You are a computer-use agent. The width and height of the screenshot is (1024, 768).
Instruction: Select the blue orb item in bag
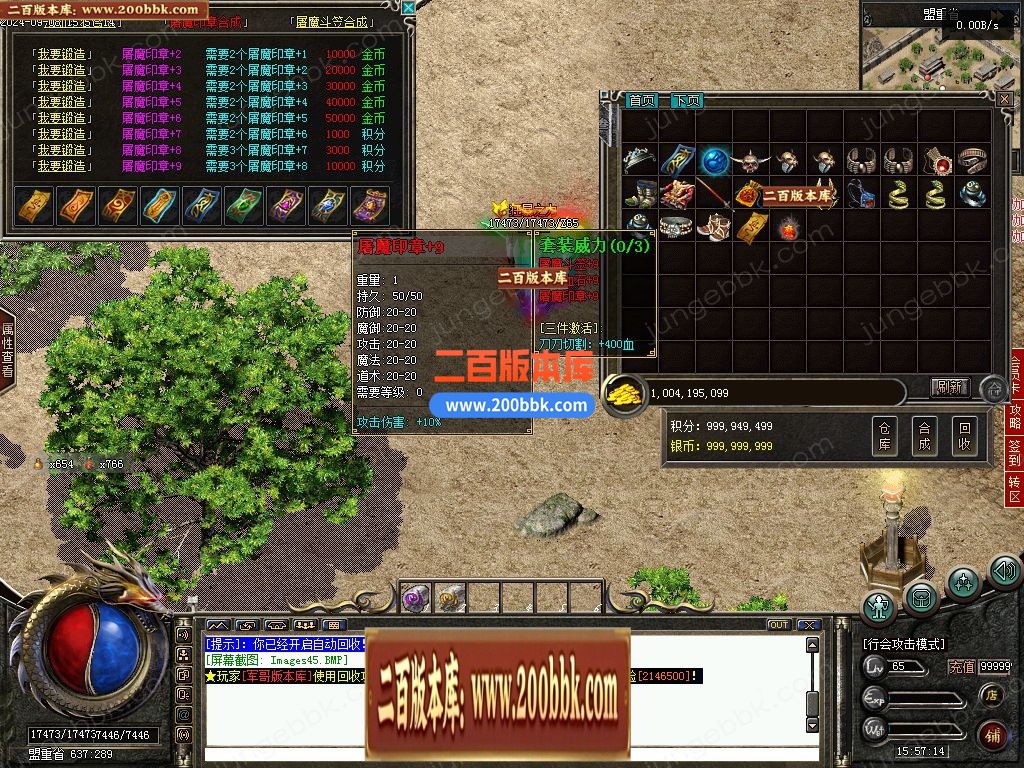712,160
